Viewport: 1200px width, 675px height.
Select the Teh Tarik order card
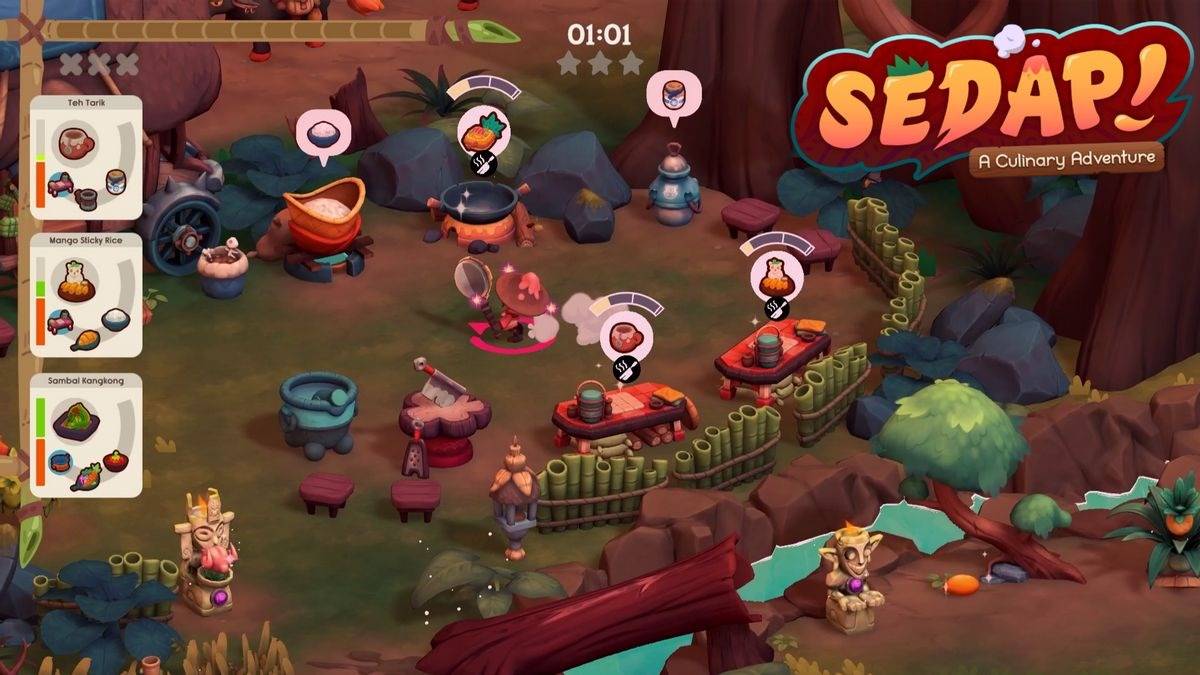(x=87, y=157)
